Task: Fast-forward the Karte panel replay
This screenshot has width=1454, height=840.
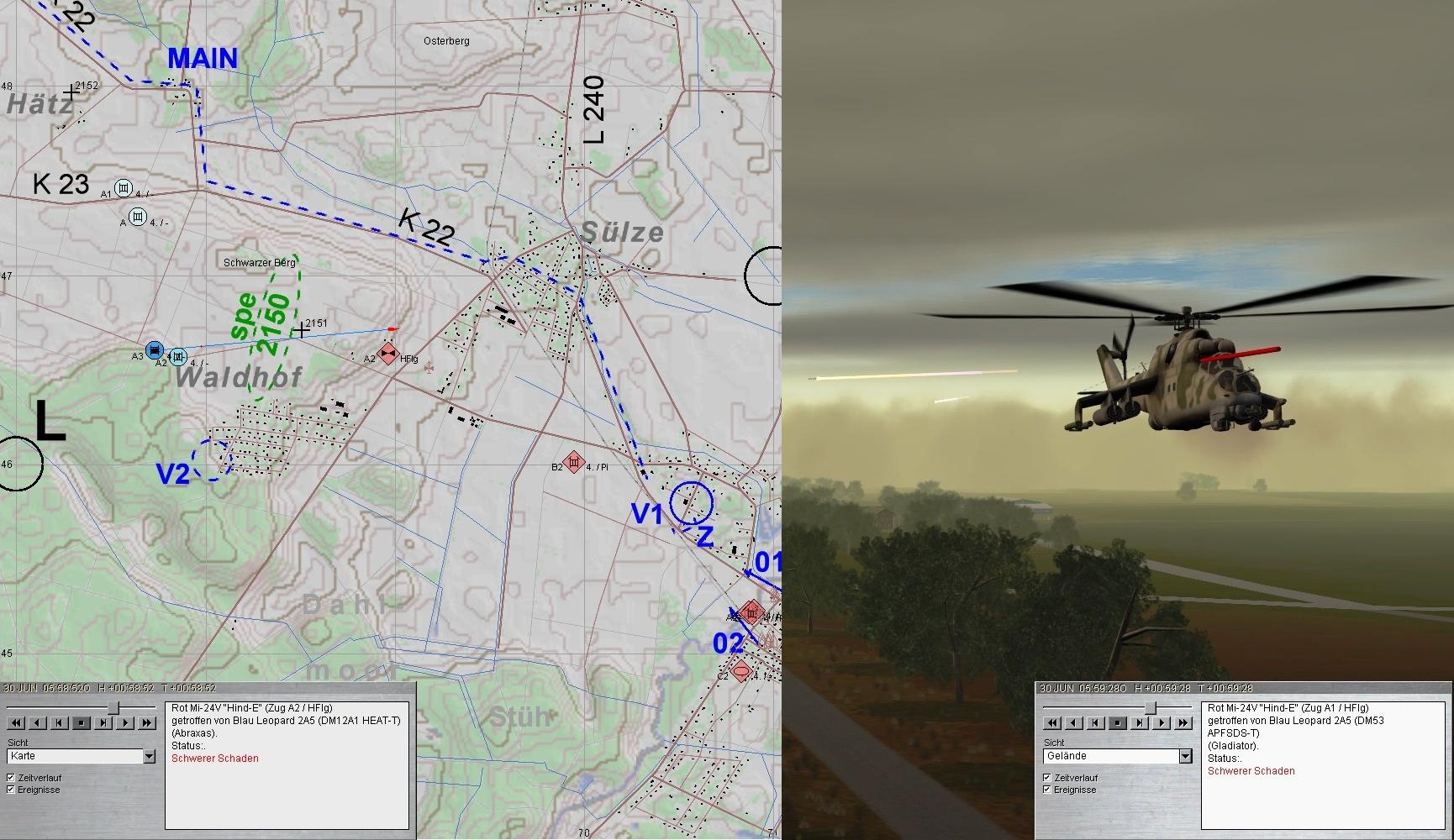Action: (147, 722)
